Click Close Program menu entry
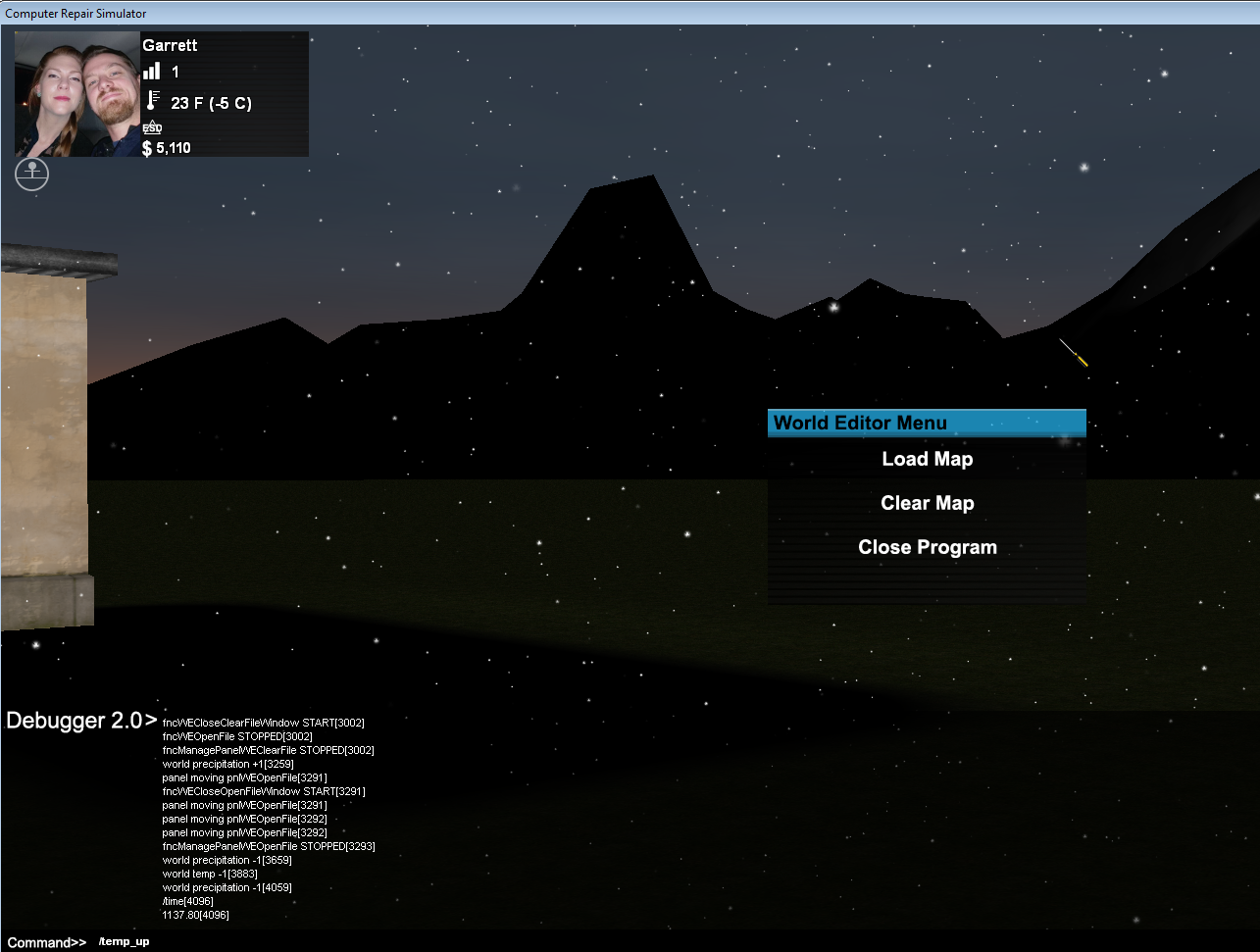1260x952 pixels. click(x=927, y=547)
